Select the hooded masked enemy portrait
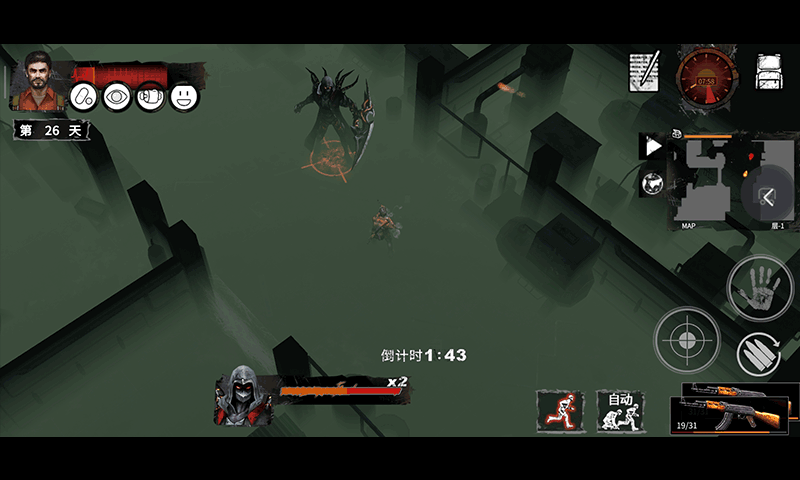 (238, 396)
